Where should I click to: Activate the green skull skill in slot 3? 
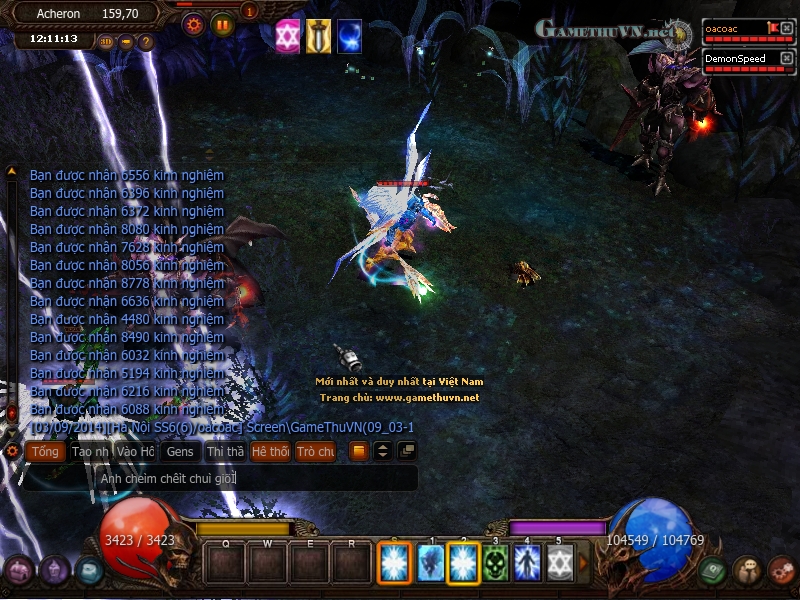coord(496,563)
